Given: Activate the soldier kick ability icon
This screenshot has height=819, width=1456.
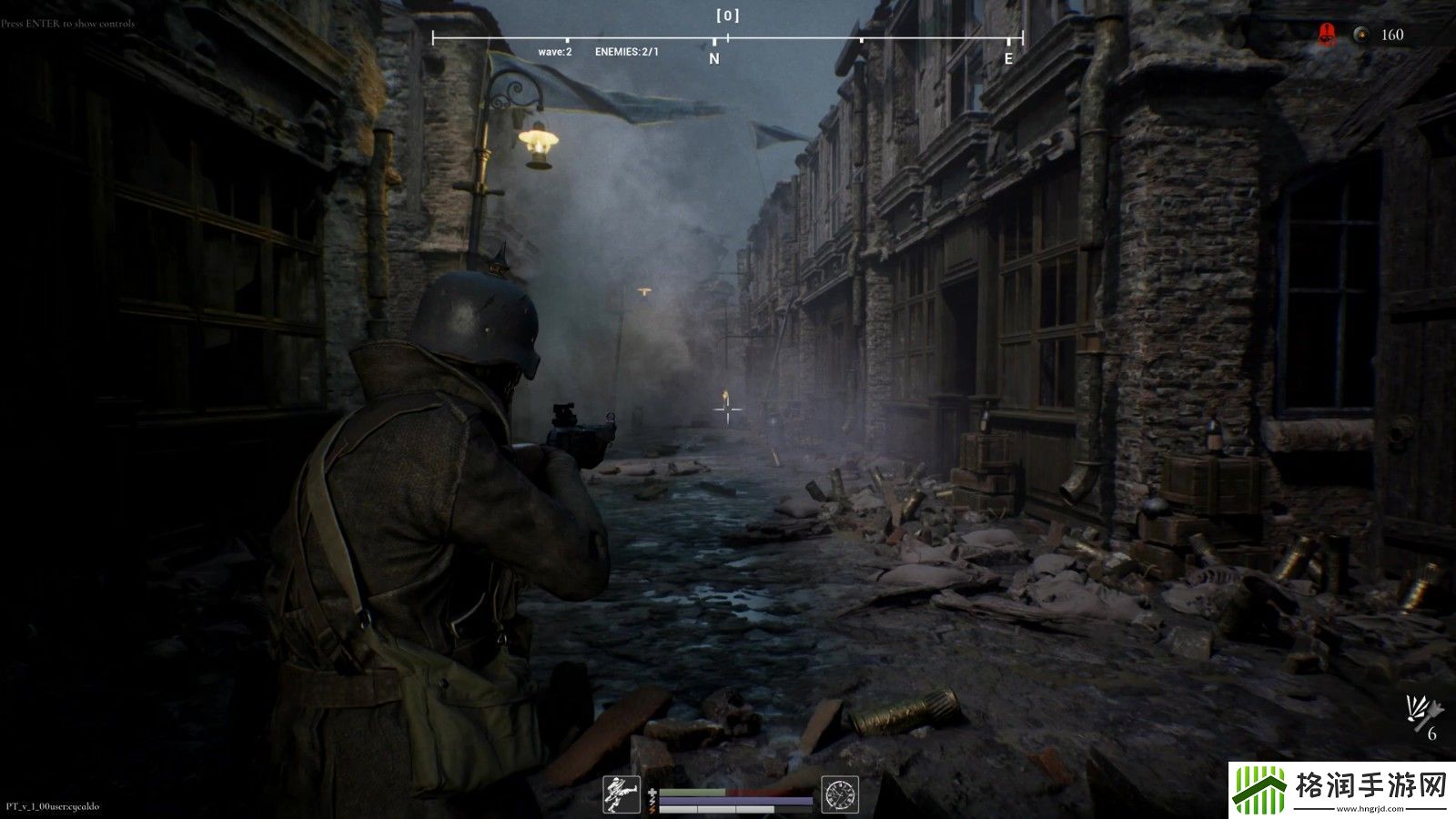Looking at the screenshot, I should click(x=623, y=794).
